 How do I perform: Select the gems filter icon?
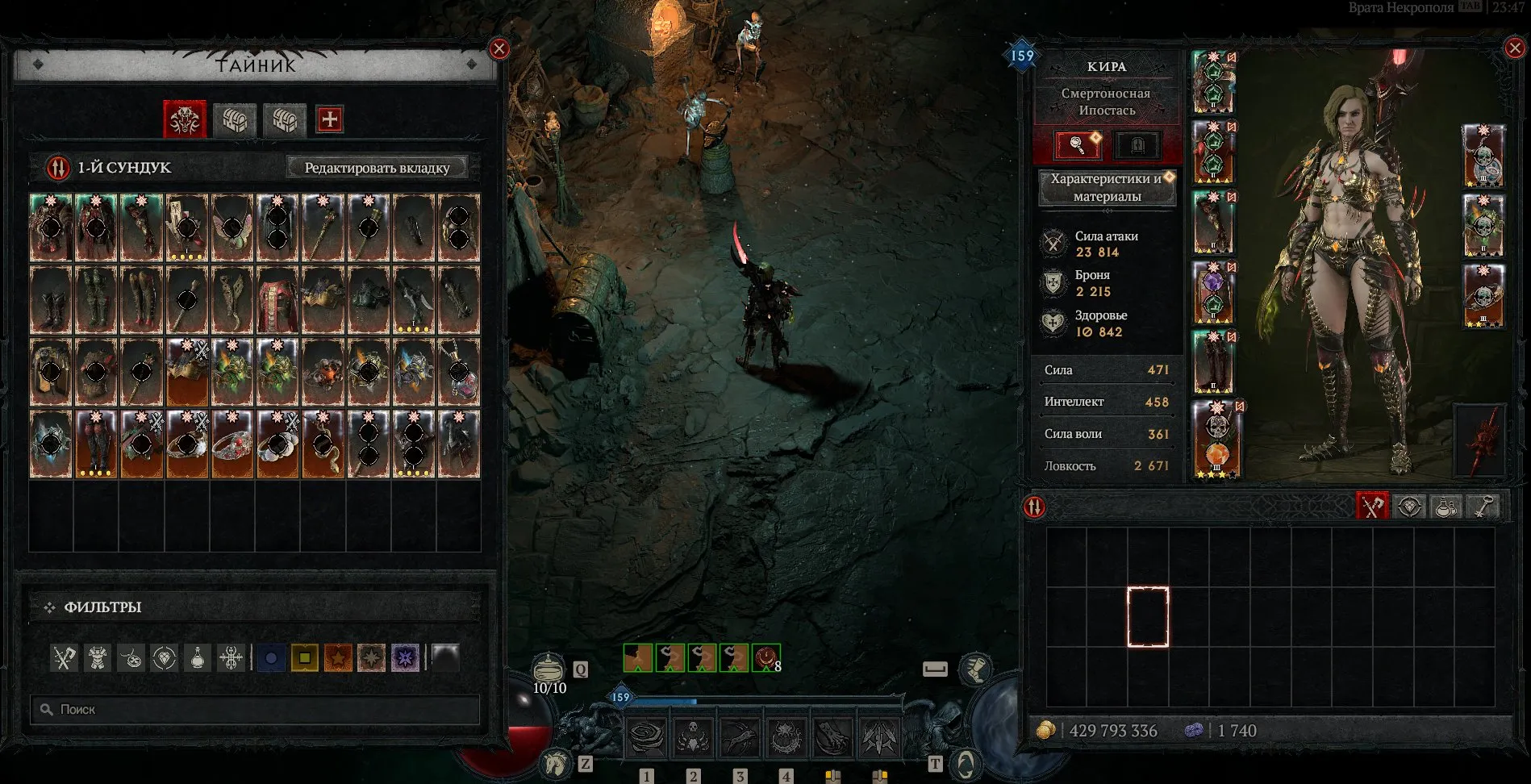[x=163, y=659]
